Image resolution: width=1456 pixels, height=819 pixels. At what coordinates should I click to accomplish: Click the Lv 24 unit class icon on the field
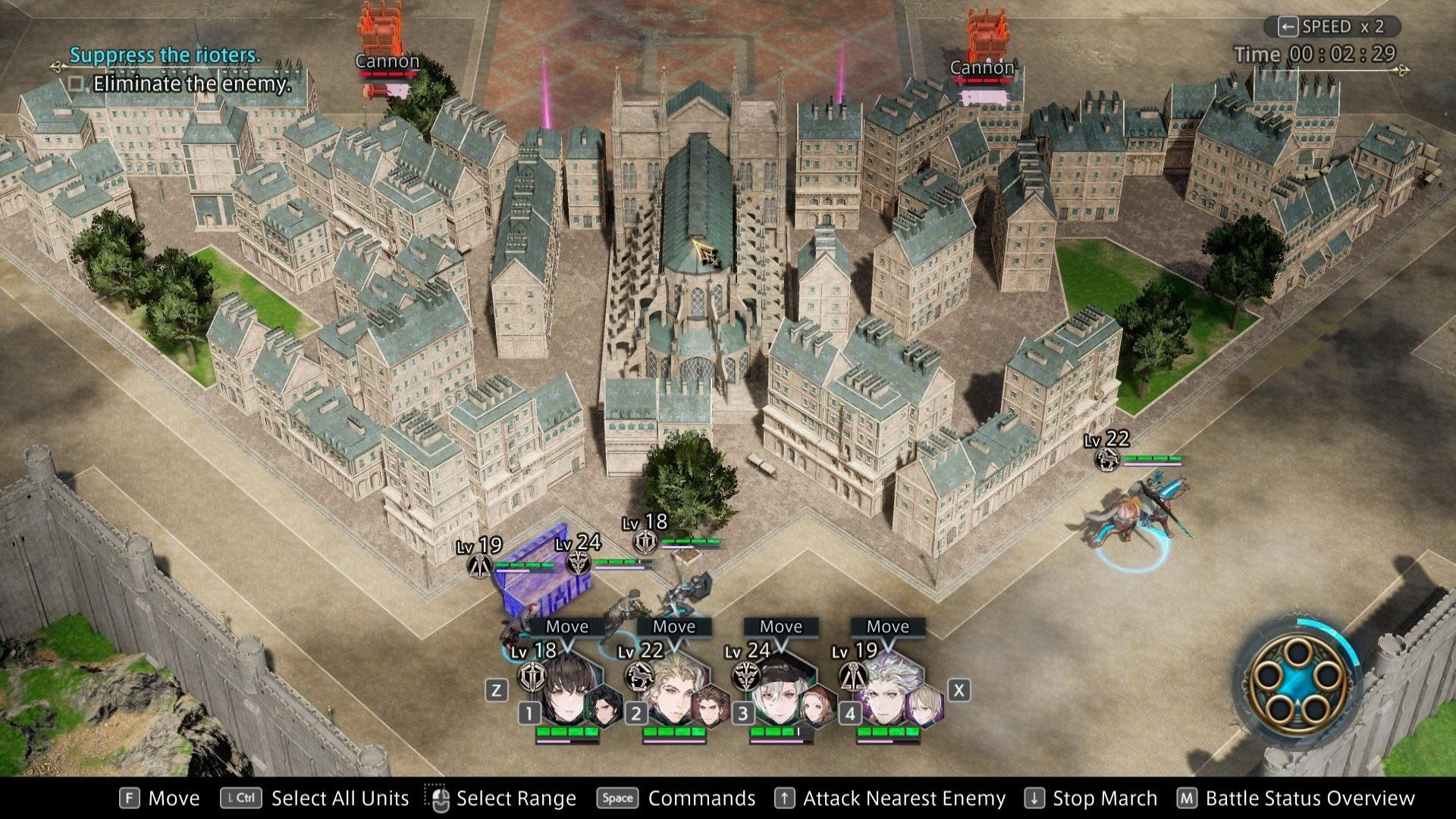(x=579, y=563)
